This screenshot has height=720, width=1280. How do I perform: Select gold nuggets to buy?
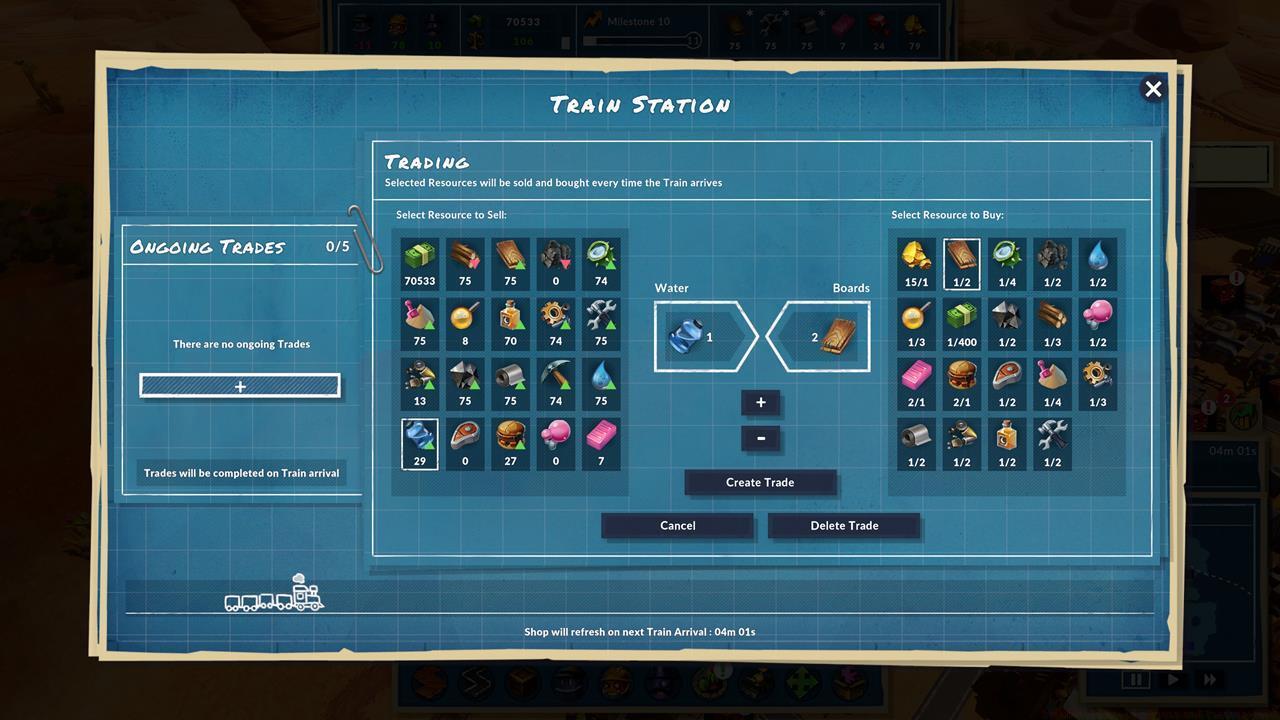[916, 262]
